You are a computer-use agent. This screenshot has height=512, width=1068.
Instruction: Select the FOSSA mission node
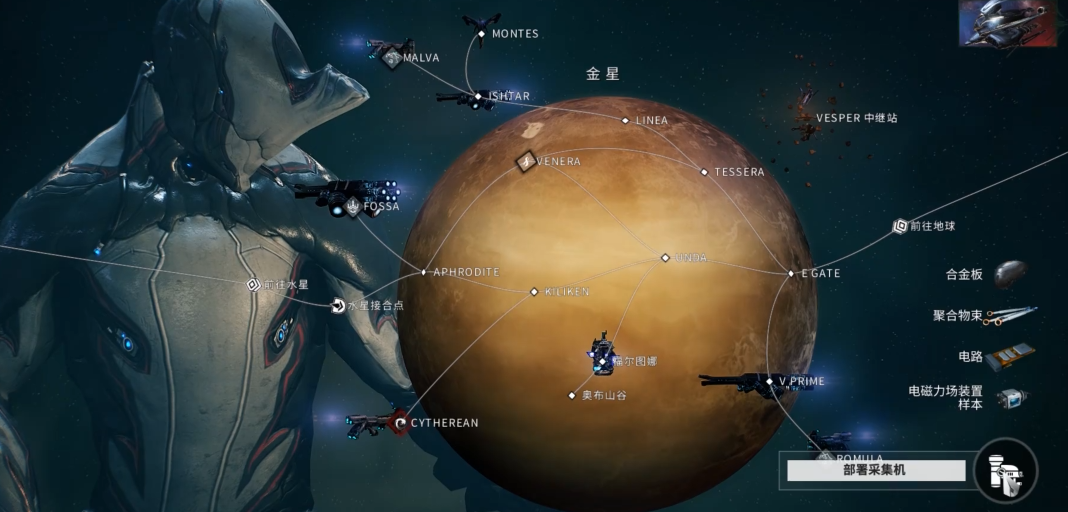[354, 207]
